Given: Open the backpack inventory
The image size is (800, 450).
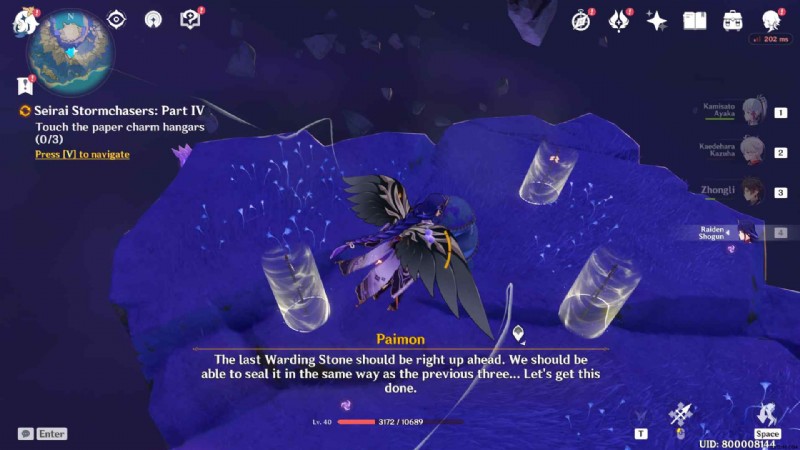Looking at the screenshot, I should click(x=732, y=20).
